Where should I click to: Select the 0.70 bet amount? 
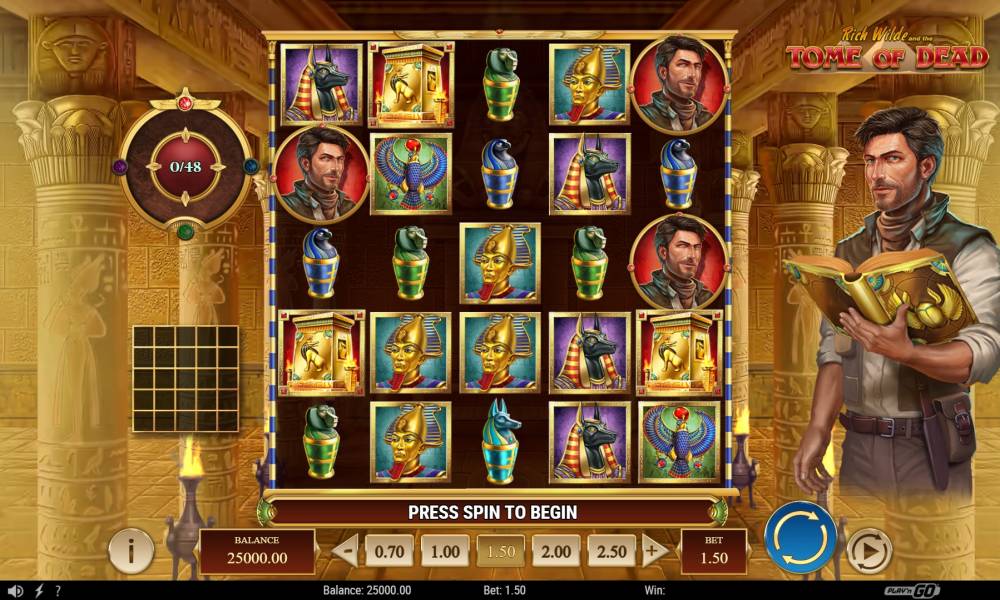tap(390, 551)
